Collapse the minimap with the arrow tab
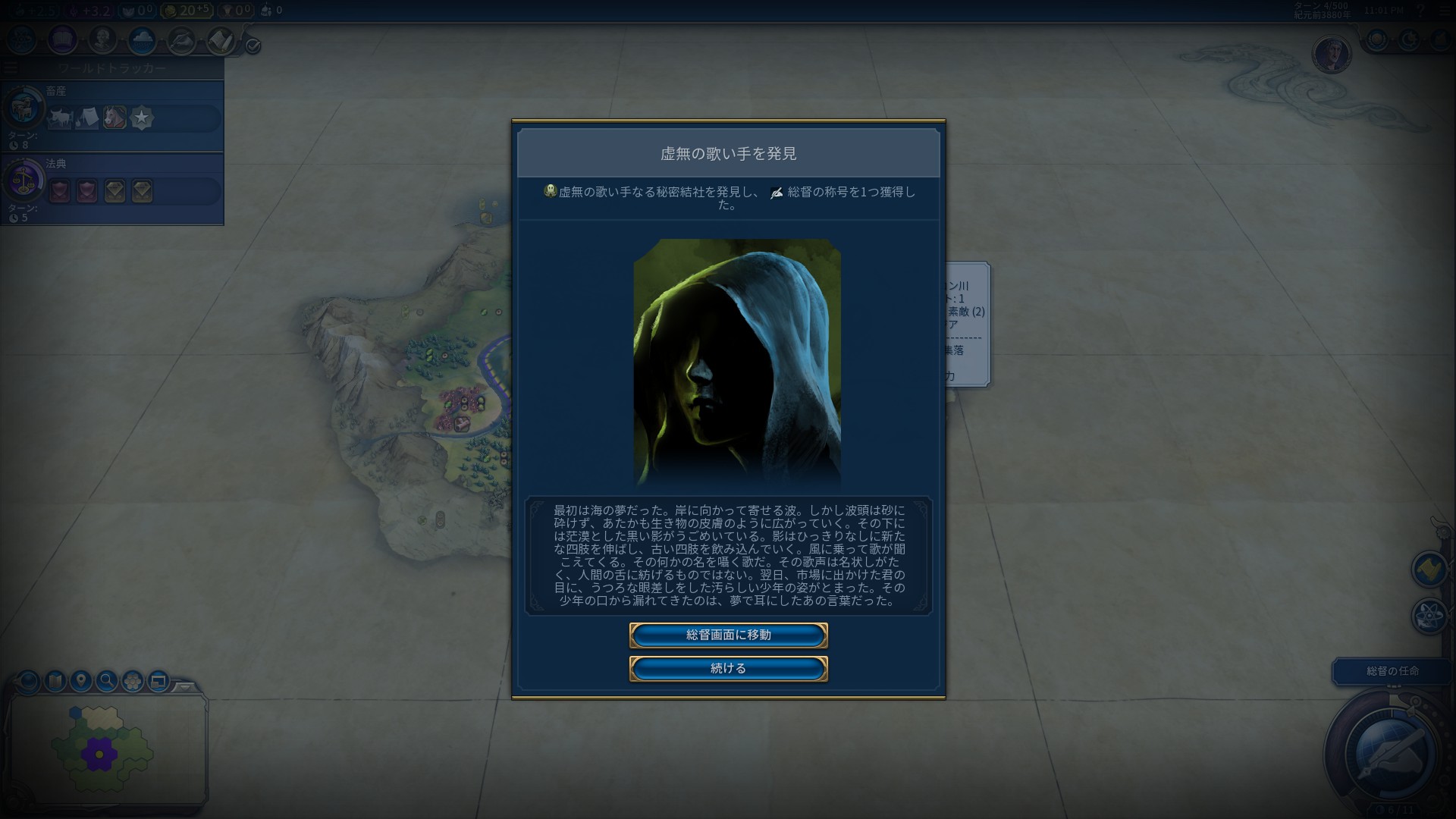The width and height of the screenshot is (1456, 819). 184,686
